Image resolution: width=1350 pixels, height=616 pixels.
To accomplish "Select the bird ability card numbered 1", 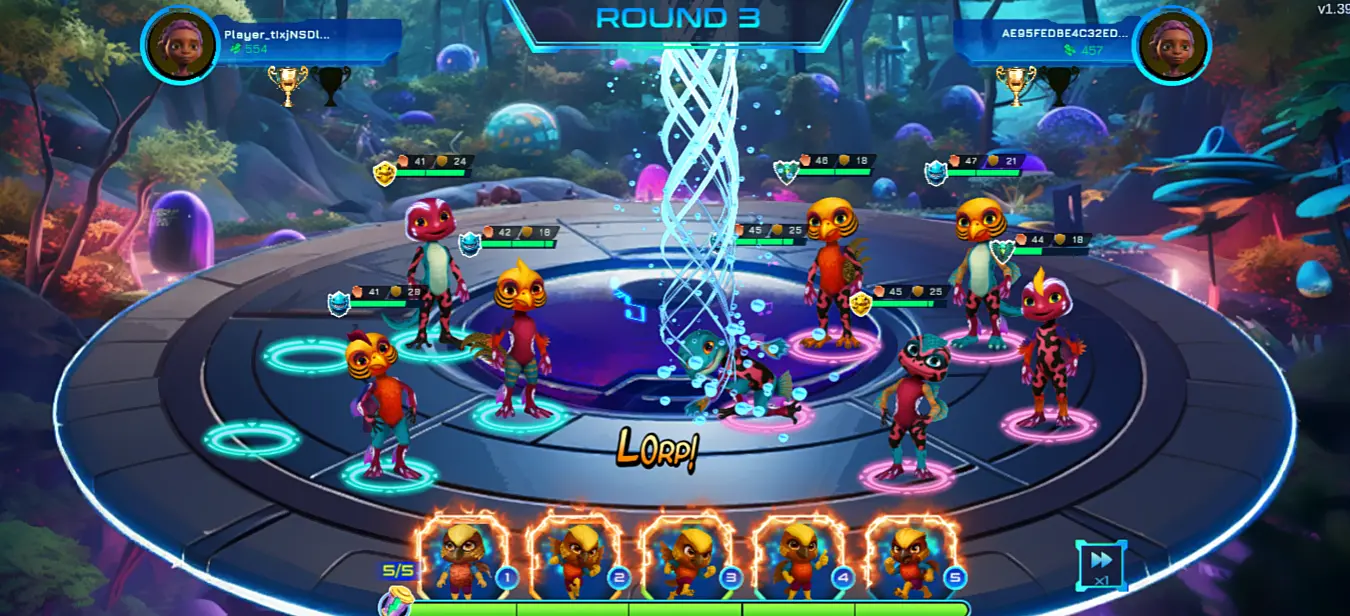I will [x=463, y=558].
